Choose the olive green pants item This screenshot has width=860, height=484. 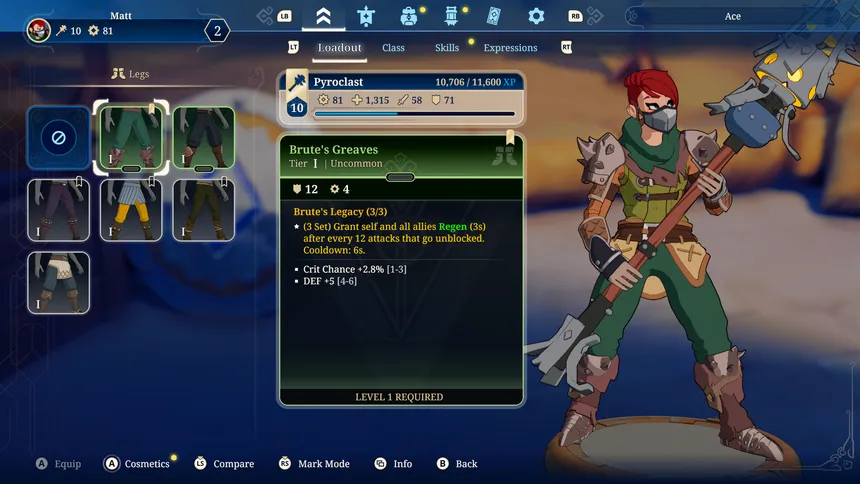point(204,210)
